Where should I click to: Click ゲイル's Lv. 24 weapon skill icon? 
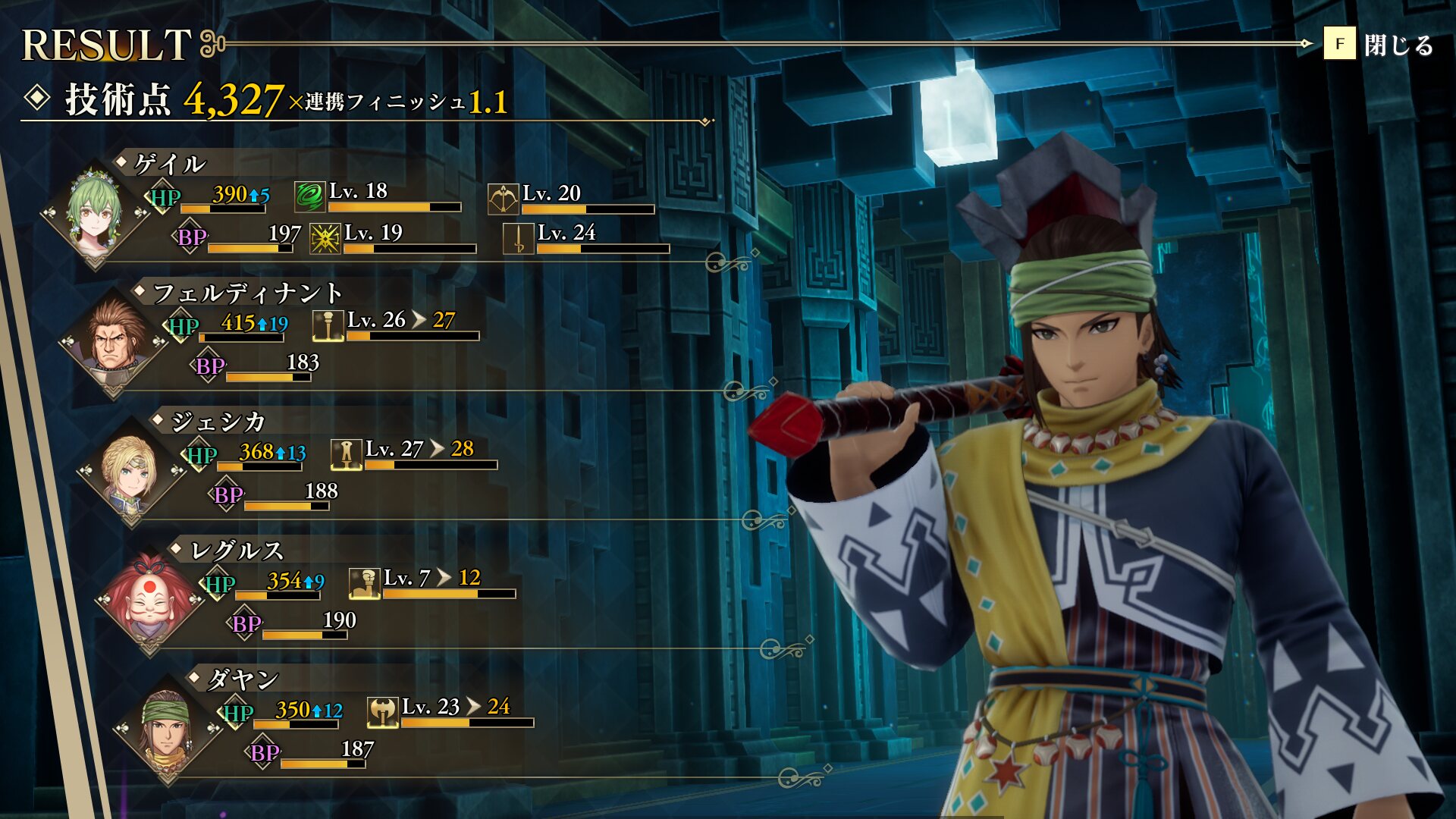click(x=519, y=239)
